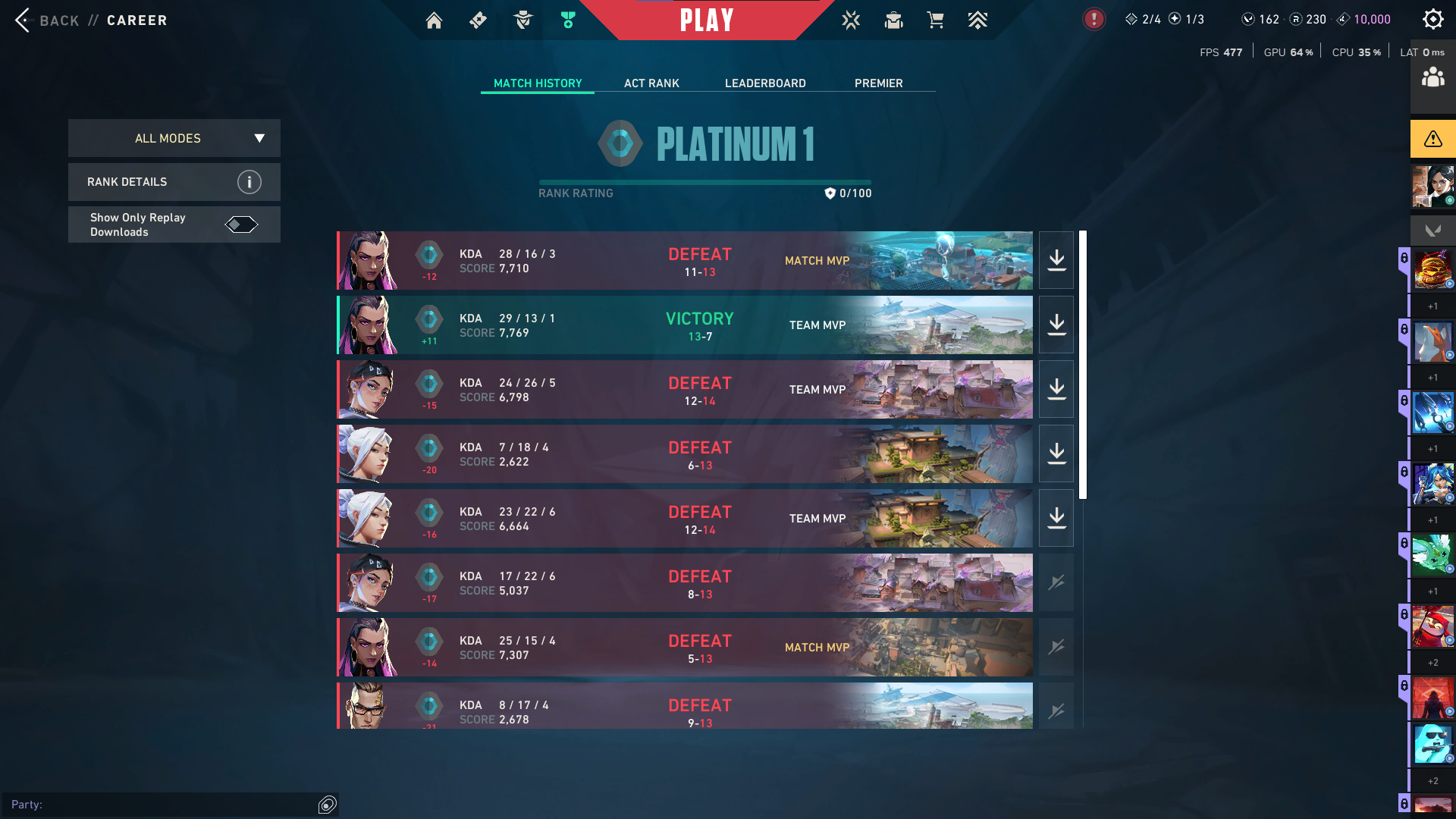Select the Premier tab
Viewport: 1456px width, 819px height.
pos(878,83)
